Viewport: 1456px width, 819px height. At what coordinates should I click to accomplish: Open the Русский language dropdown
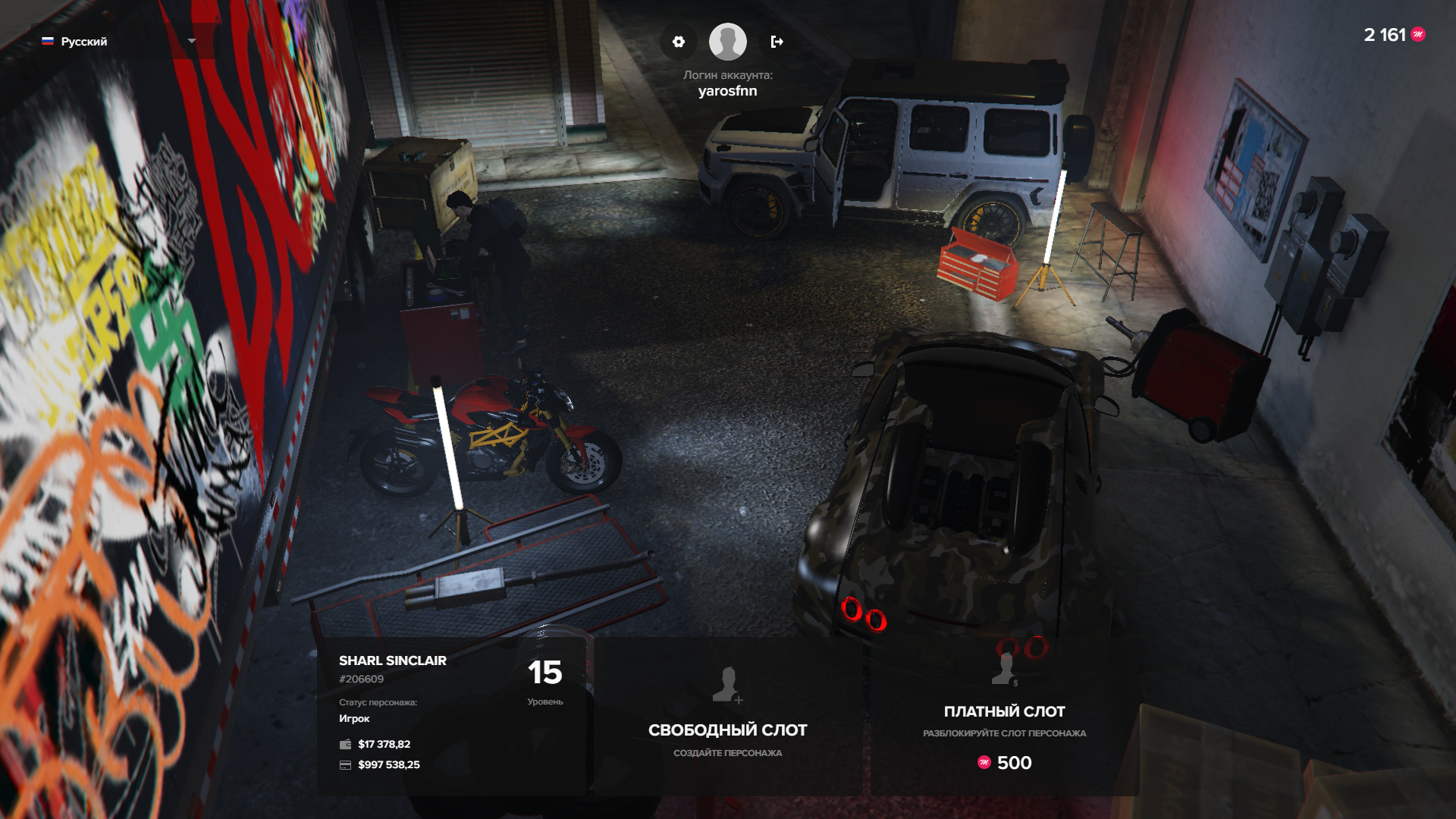[x=118, y=42]
